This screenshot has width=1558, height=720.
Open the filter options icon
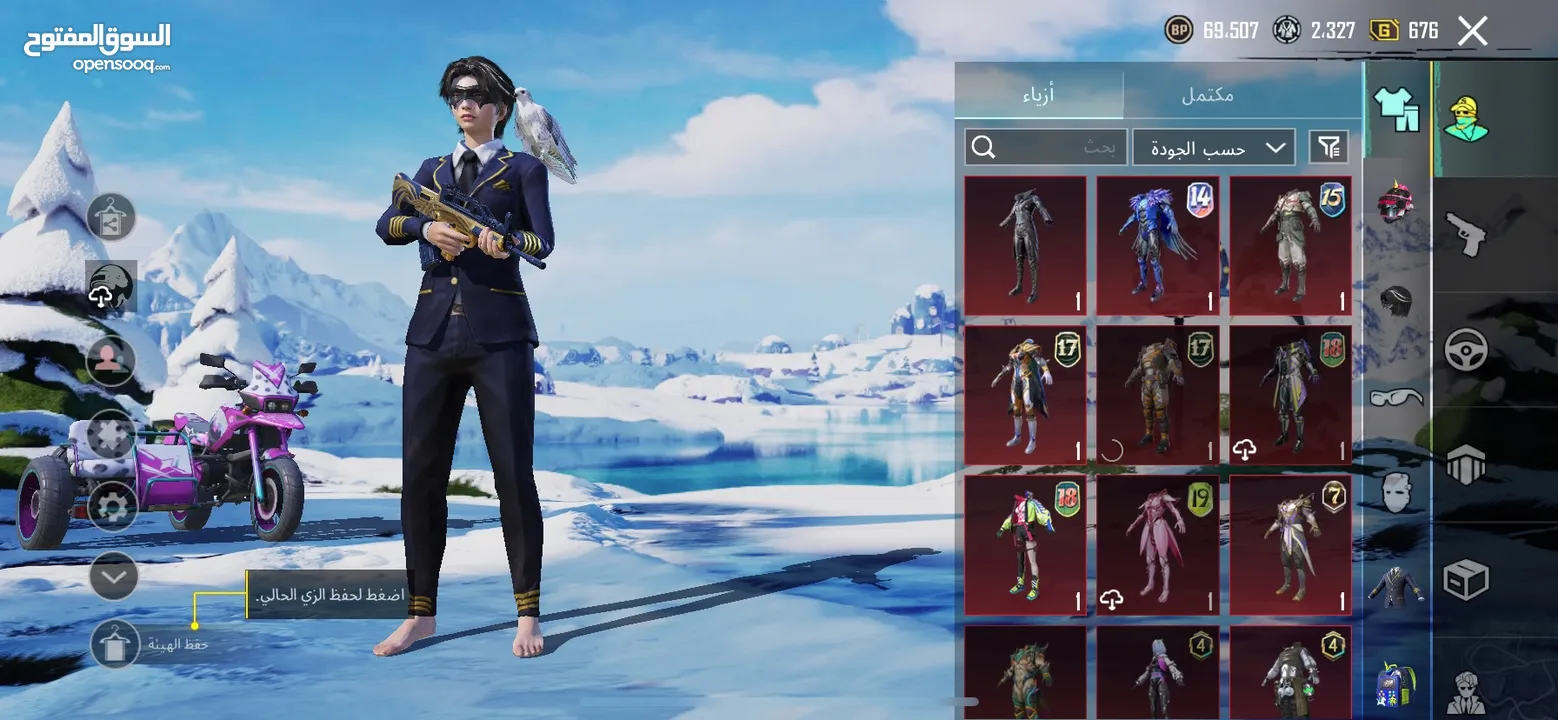(1328, 148)
